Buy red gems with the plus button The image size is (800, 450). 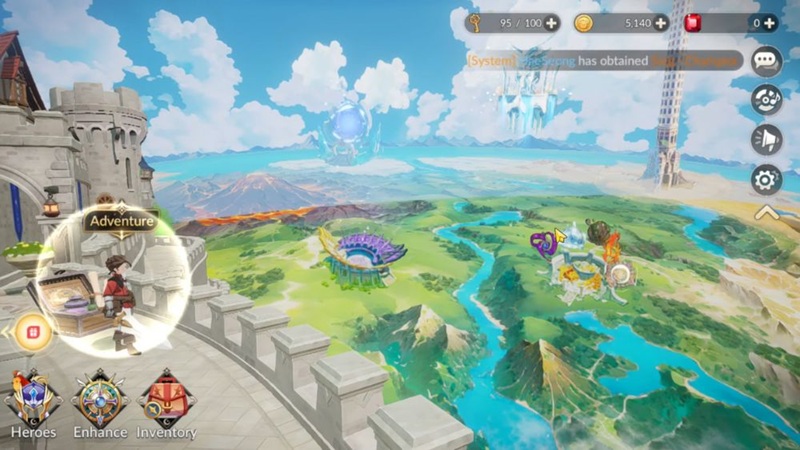[x=768, y=23]
